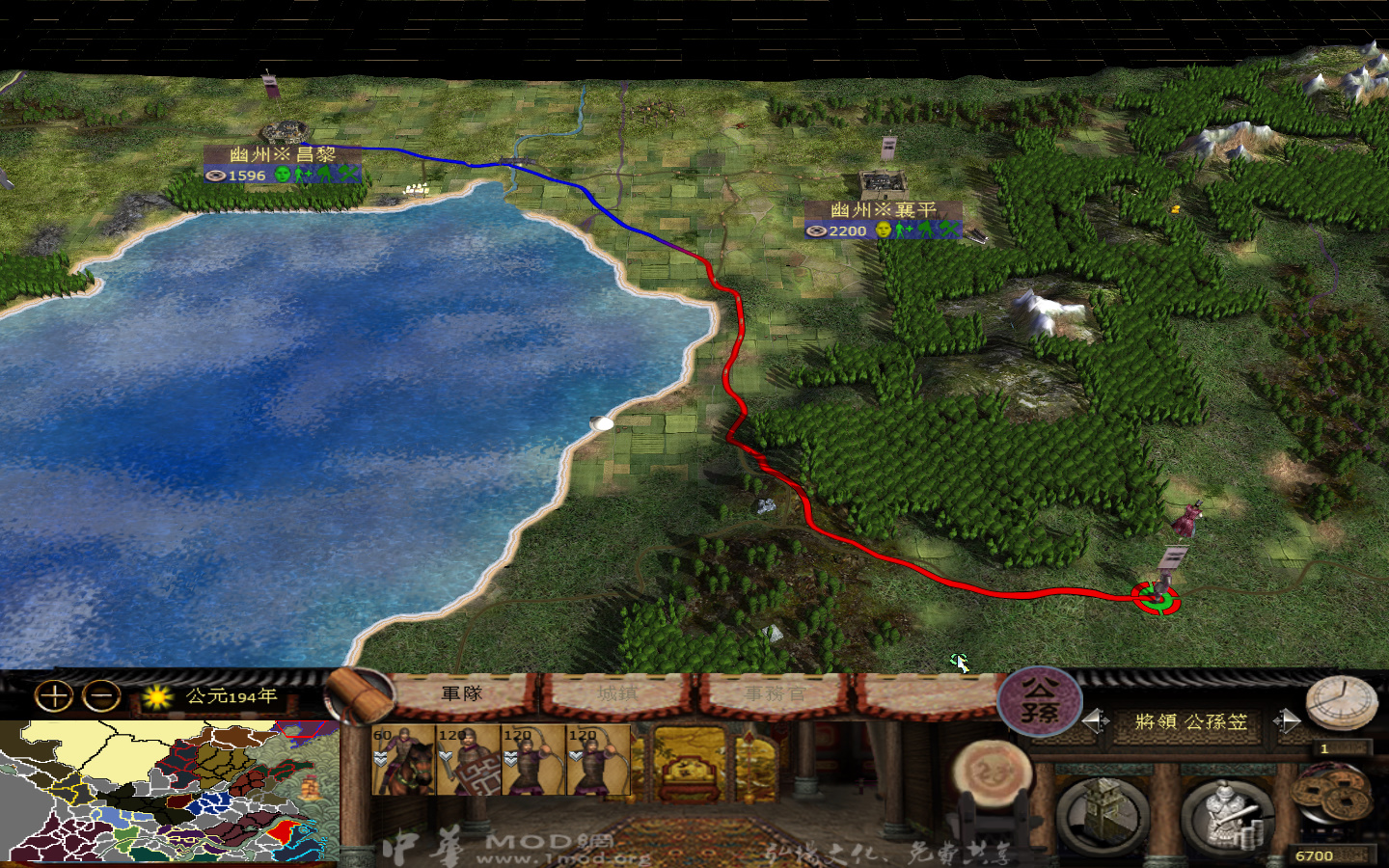Click the left arrow beside 將領 公孫笠

[1097, 719]
